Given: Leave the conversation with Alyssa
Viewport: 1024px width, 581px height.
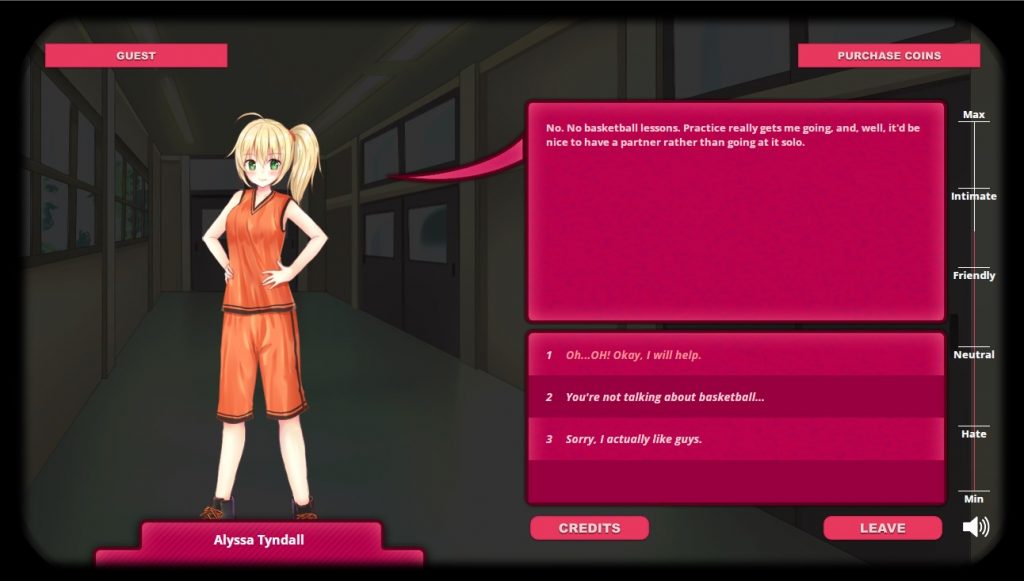Looking at the screenshot, I should [x=882, y=528].
